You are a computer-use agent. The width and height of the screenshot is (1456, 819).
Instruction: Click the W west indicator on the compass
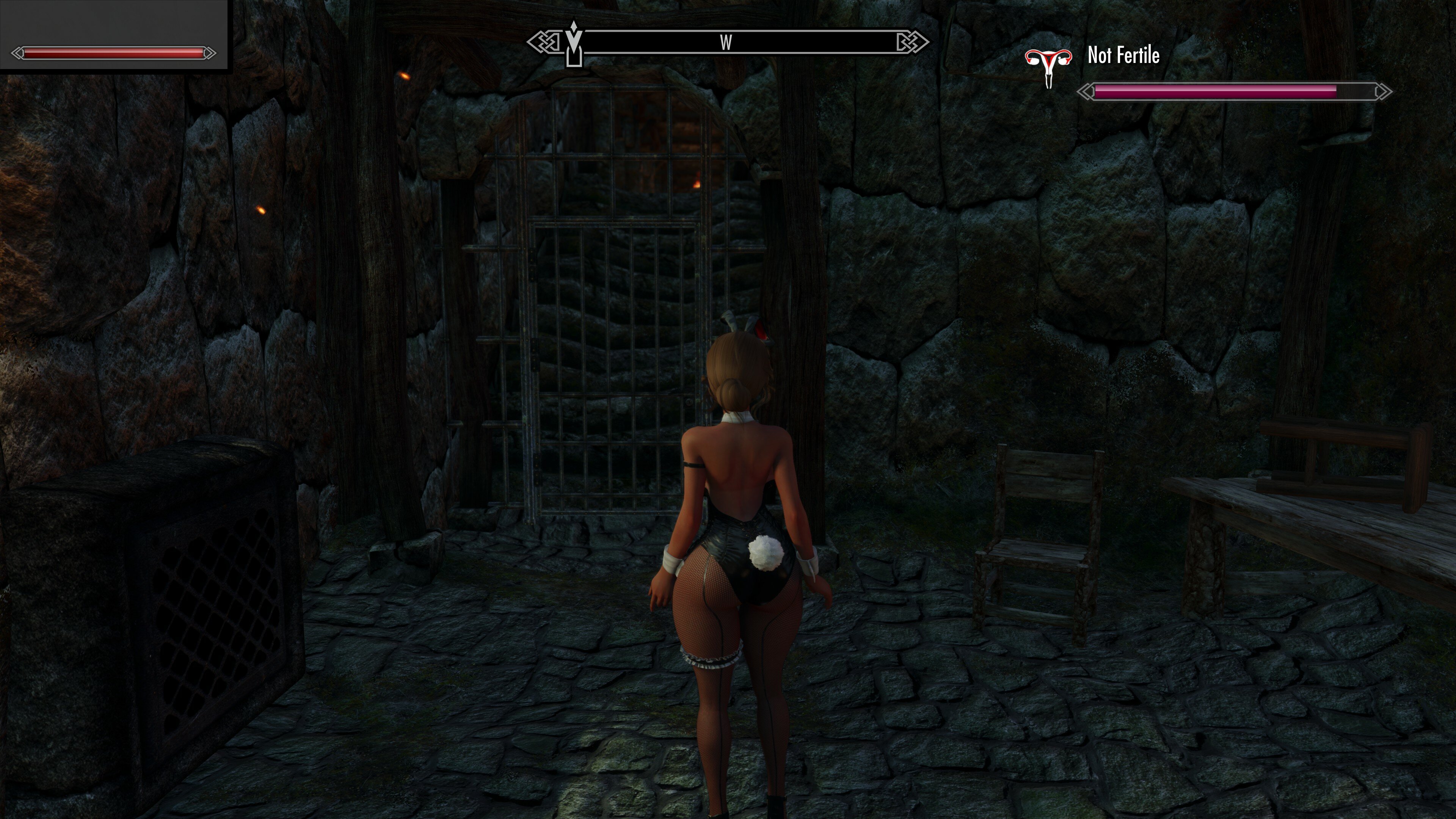click(727, 42)
